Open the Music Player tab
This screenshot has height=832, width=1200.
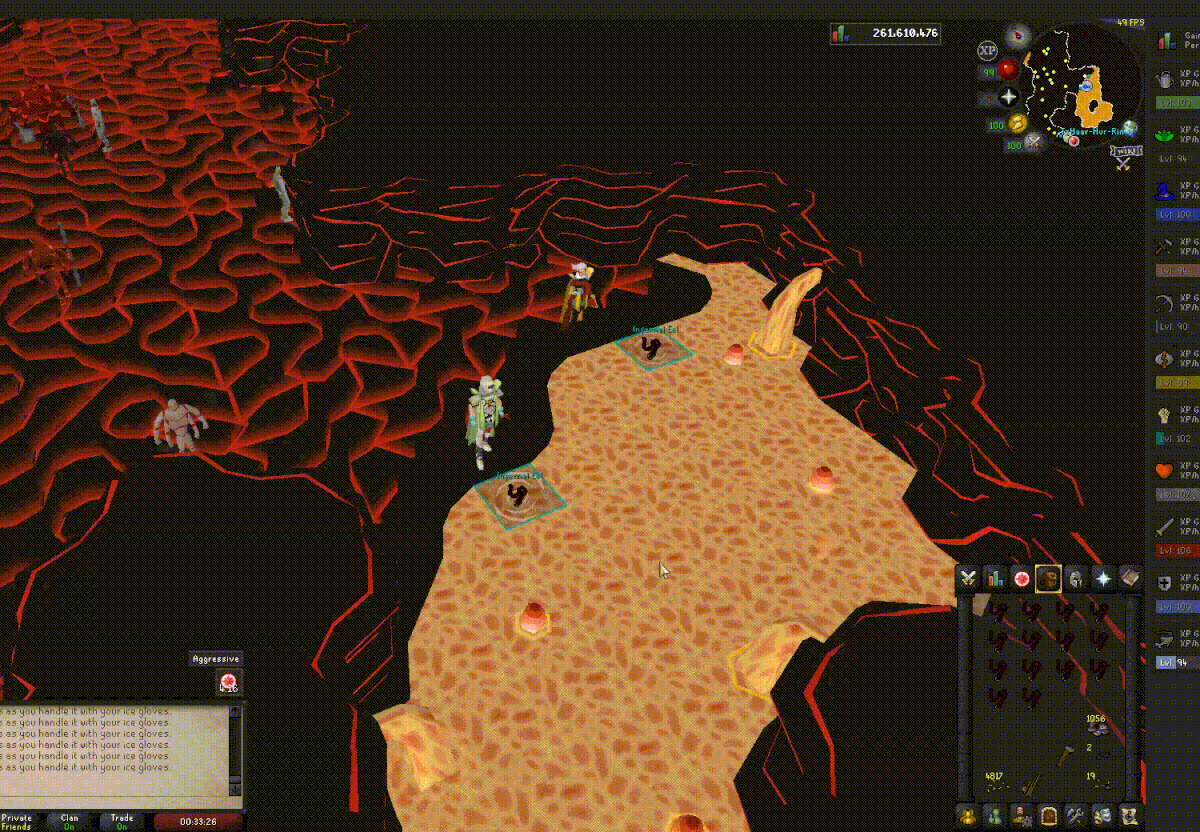click(1130, 815)
